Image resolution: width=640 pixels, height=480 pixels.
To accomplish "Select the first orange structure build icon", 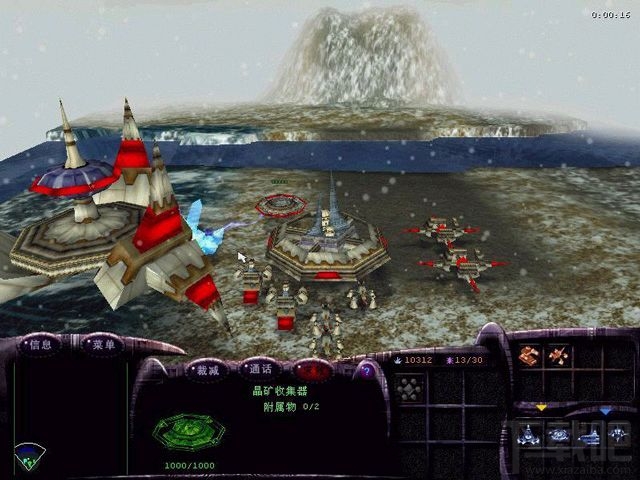I will pos(532,355).
